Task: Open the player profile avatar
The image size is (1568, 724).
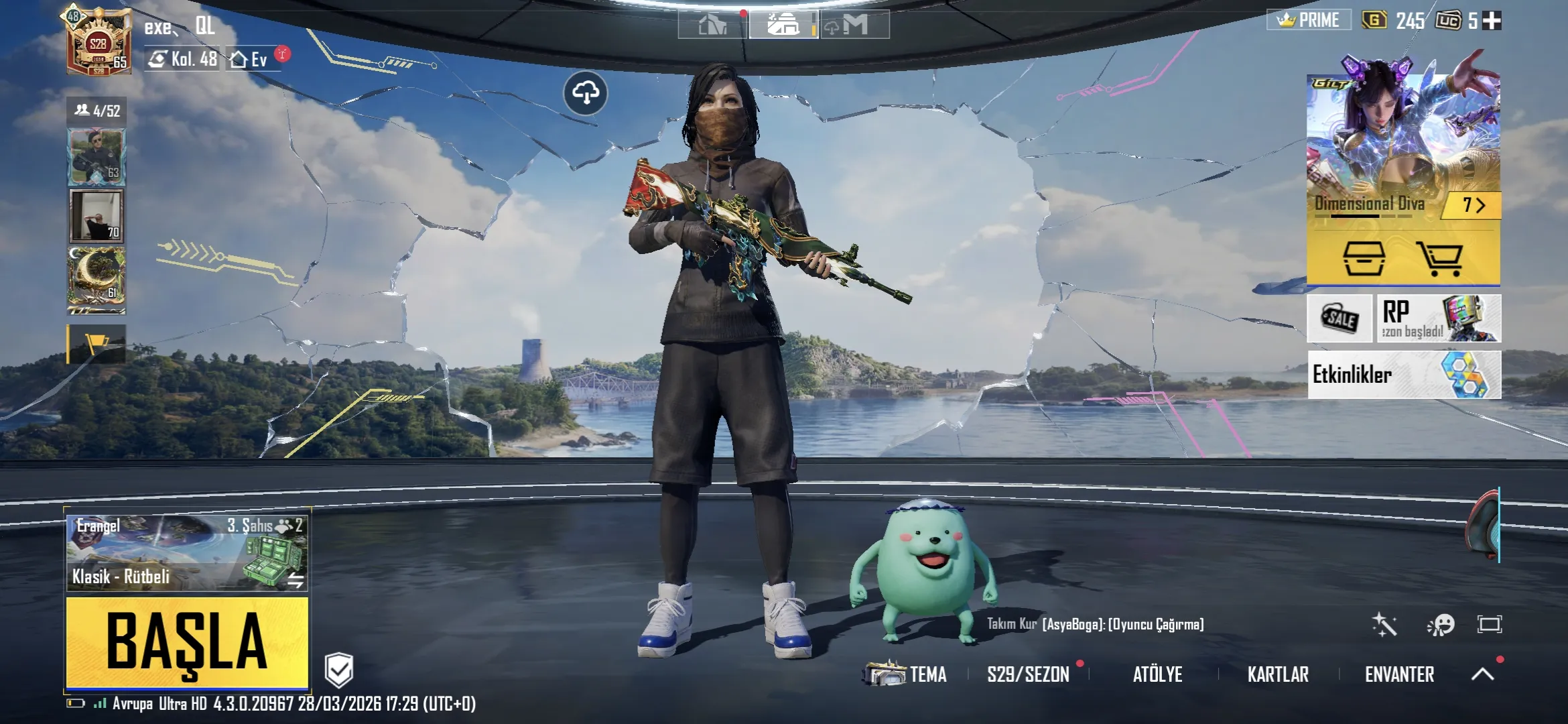Action: pyautogui.click(x=98, y=42)
